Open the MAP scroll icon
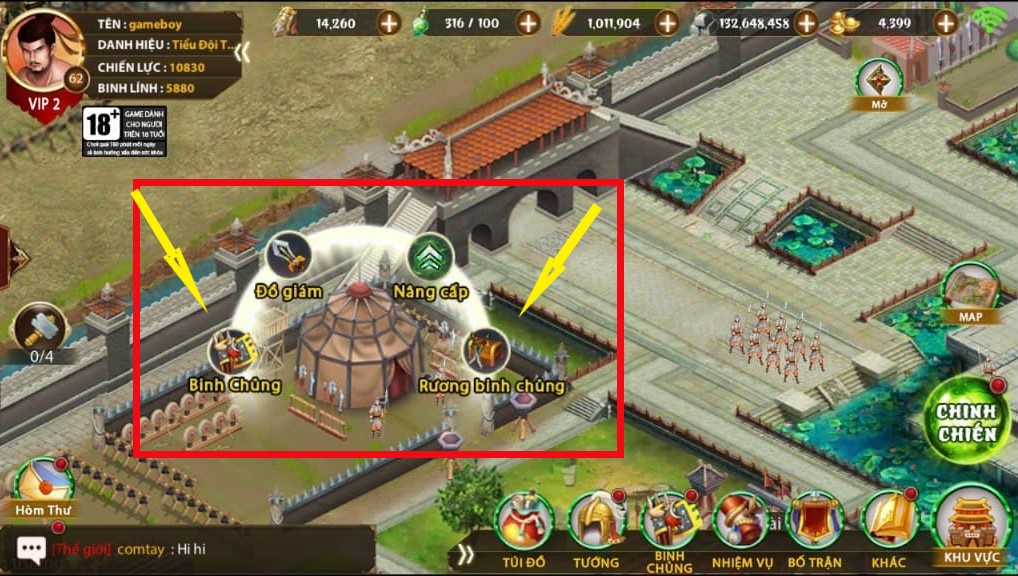 click(x=969, y=291)
